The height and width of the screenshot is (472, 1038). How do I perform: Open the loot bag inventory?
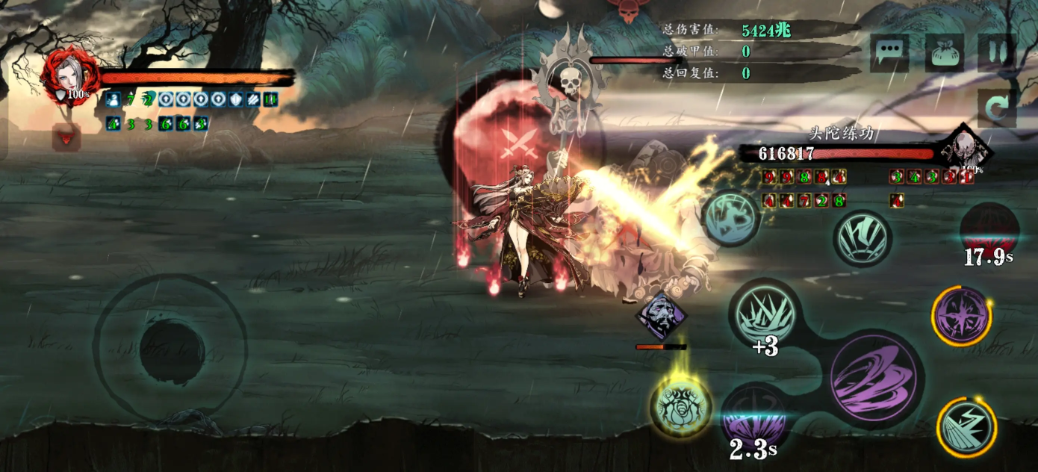tap(943, 53)
